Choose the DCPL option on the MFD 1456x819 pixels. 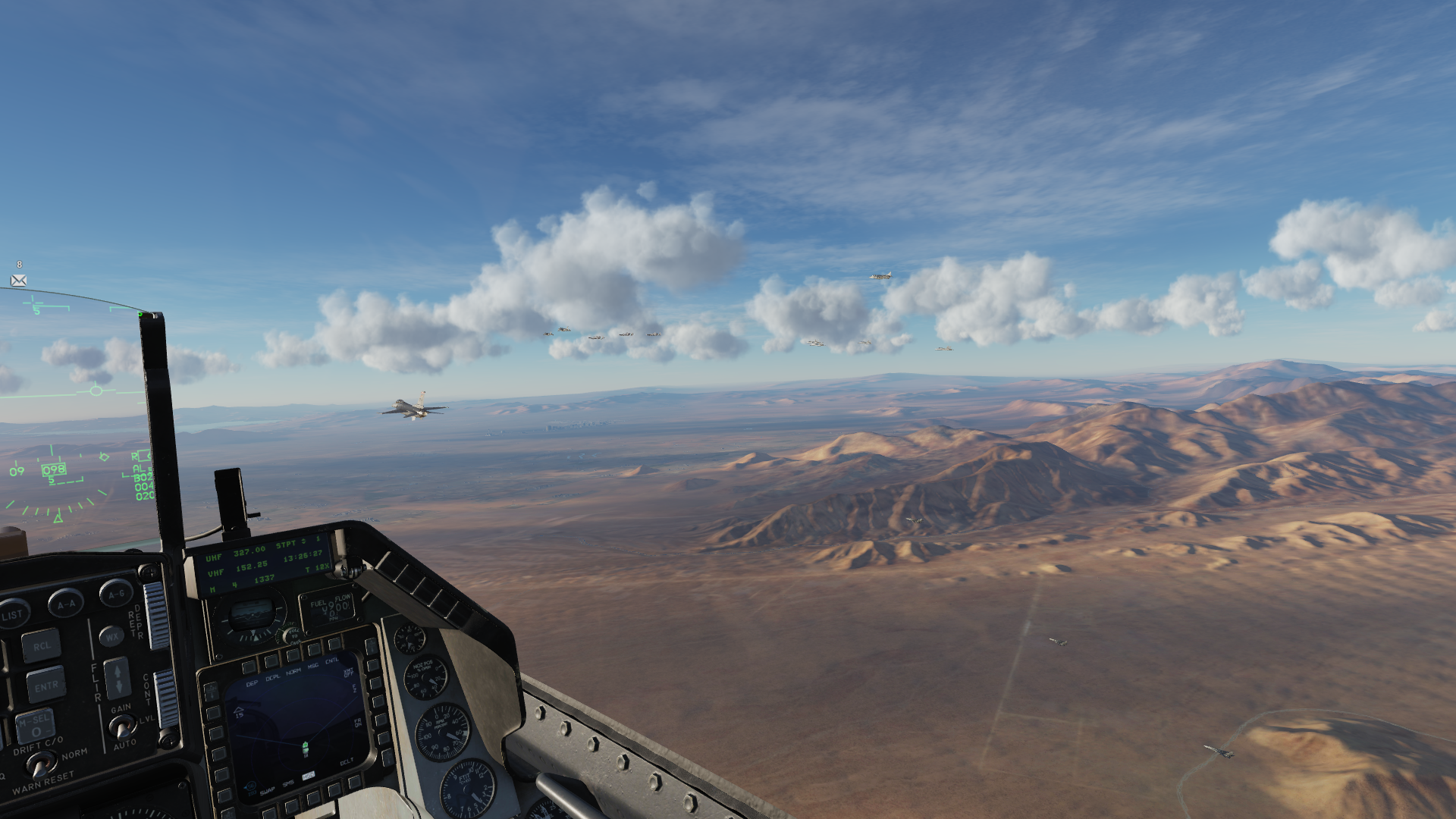click(272, 677)
